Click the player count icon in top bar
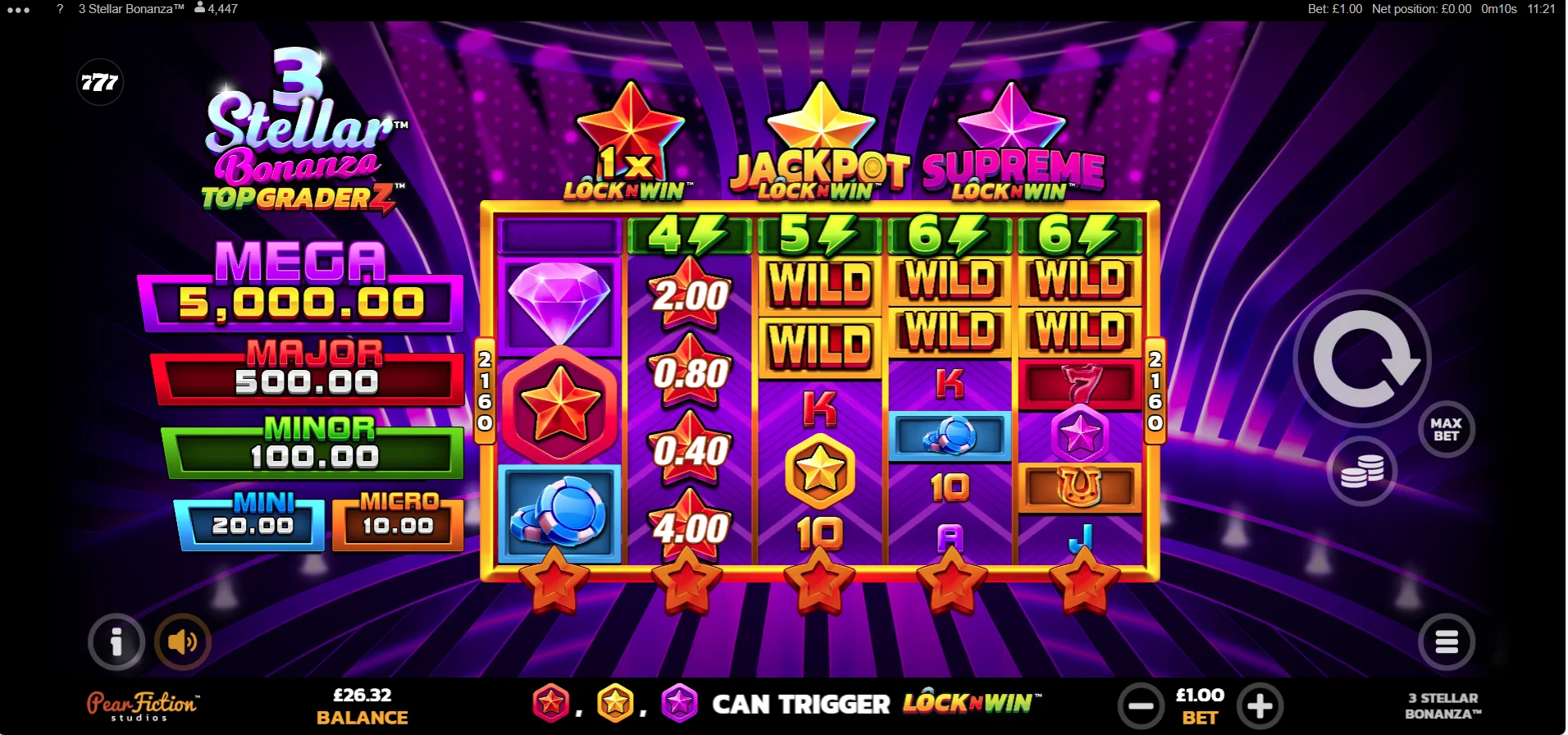 (199, 9)
